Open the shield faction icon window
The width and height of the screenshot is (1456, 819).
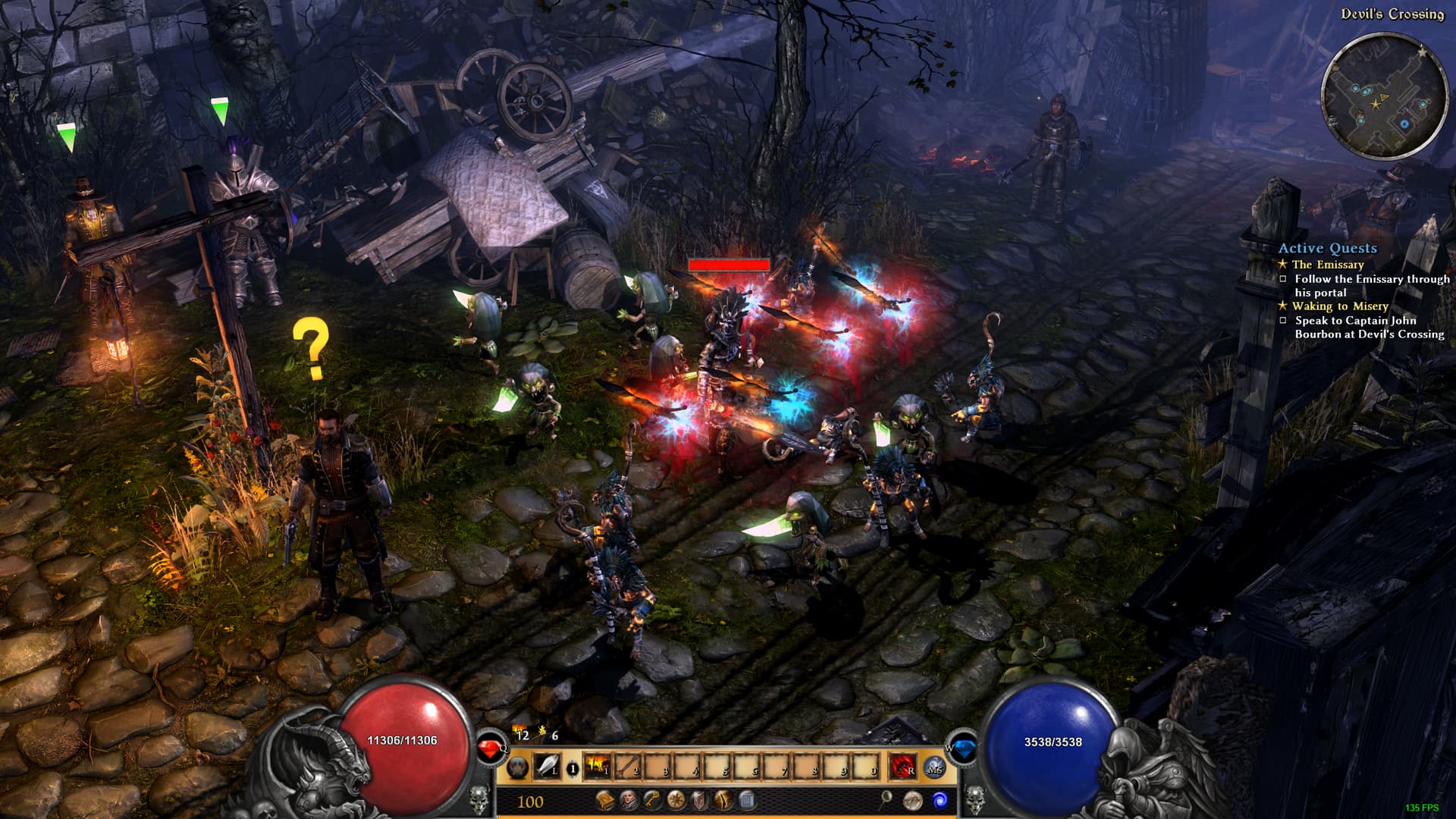click(x=699, y=800)
